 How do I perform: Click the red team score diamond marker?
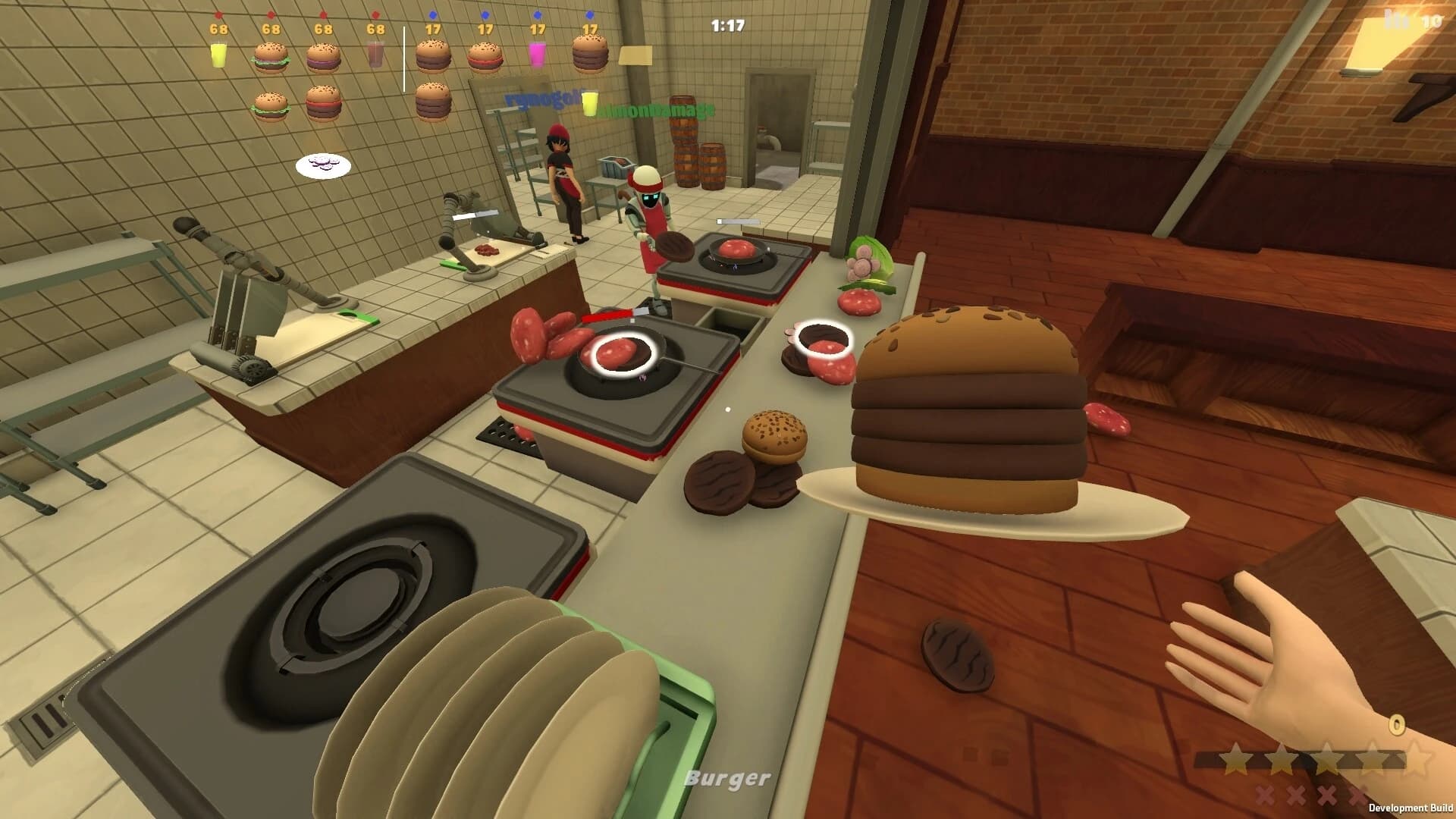point(218,14)
